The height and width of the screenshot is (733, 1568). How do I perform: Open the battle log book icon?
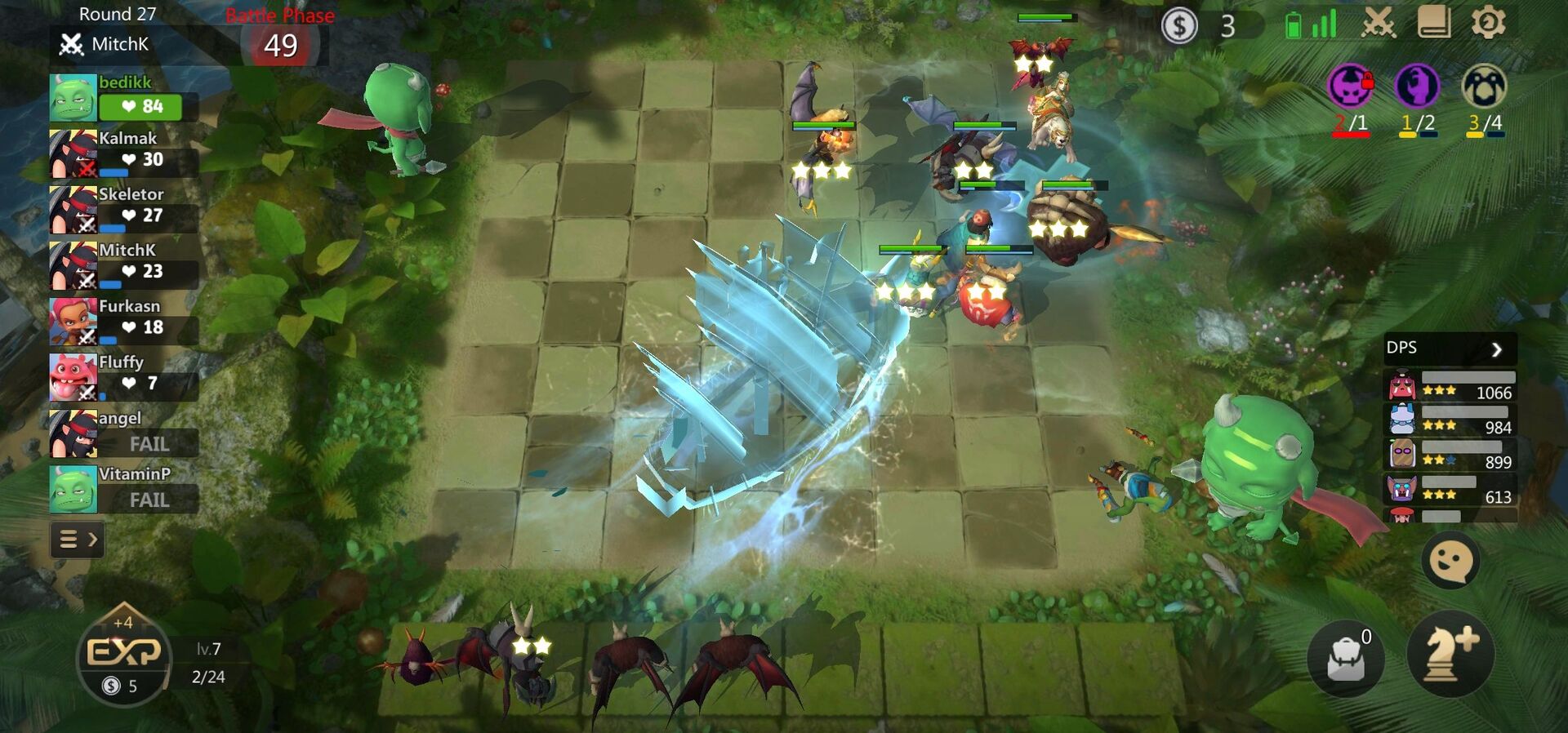(1434, 24)
